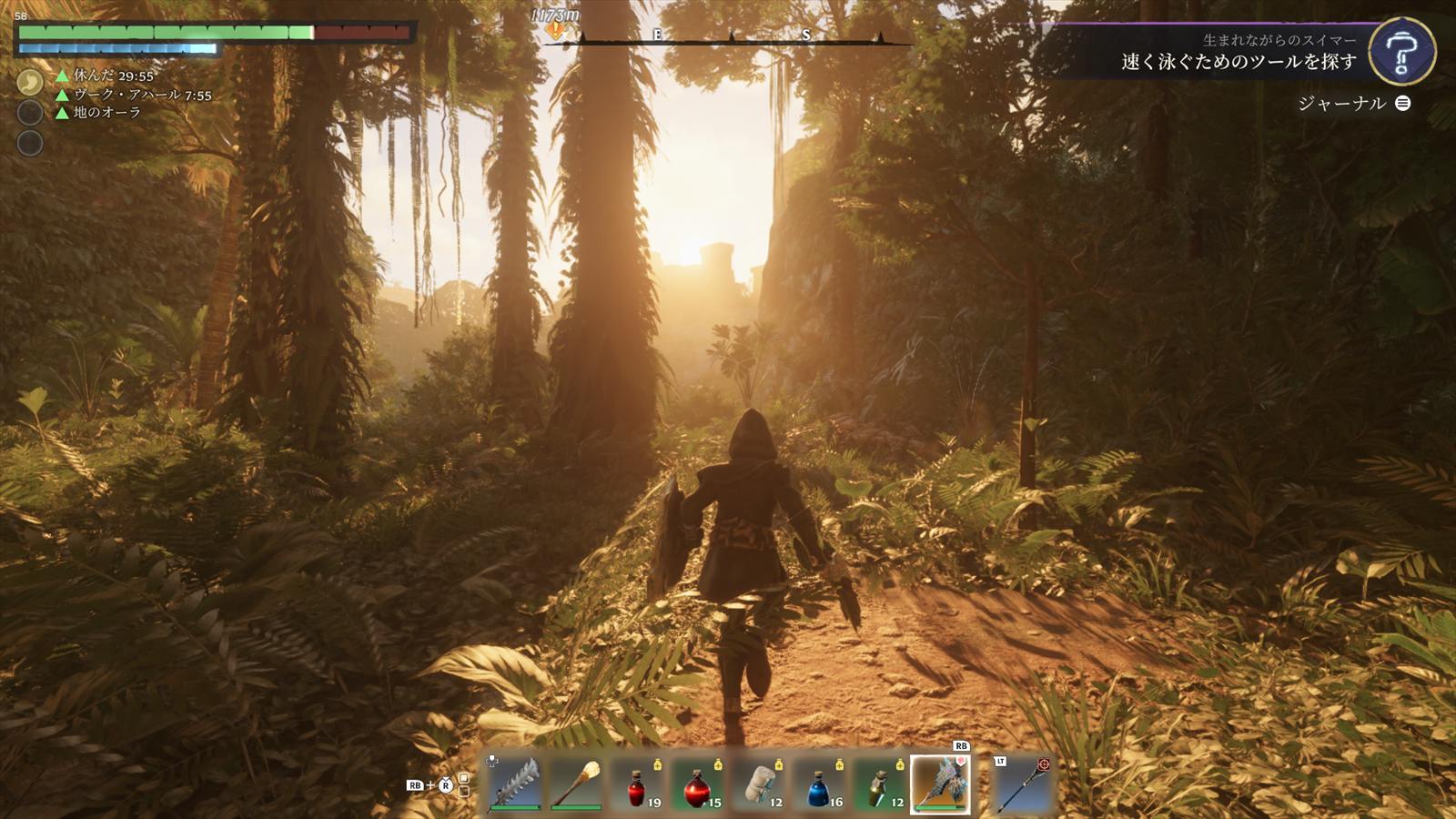Select the staff slot beside the hotbar

pos(1023,784)
